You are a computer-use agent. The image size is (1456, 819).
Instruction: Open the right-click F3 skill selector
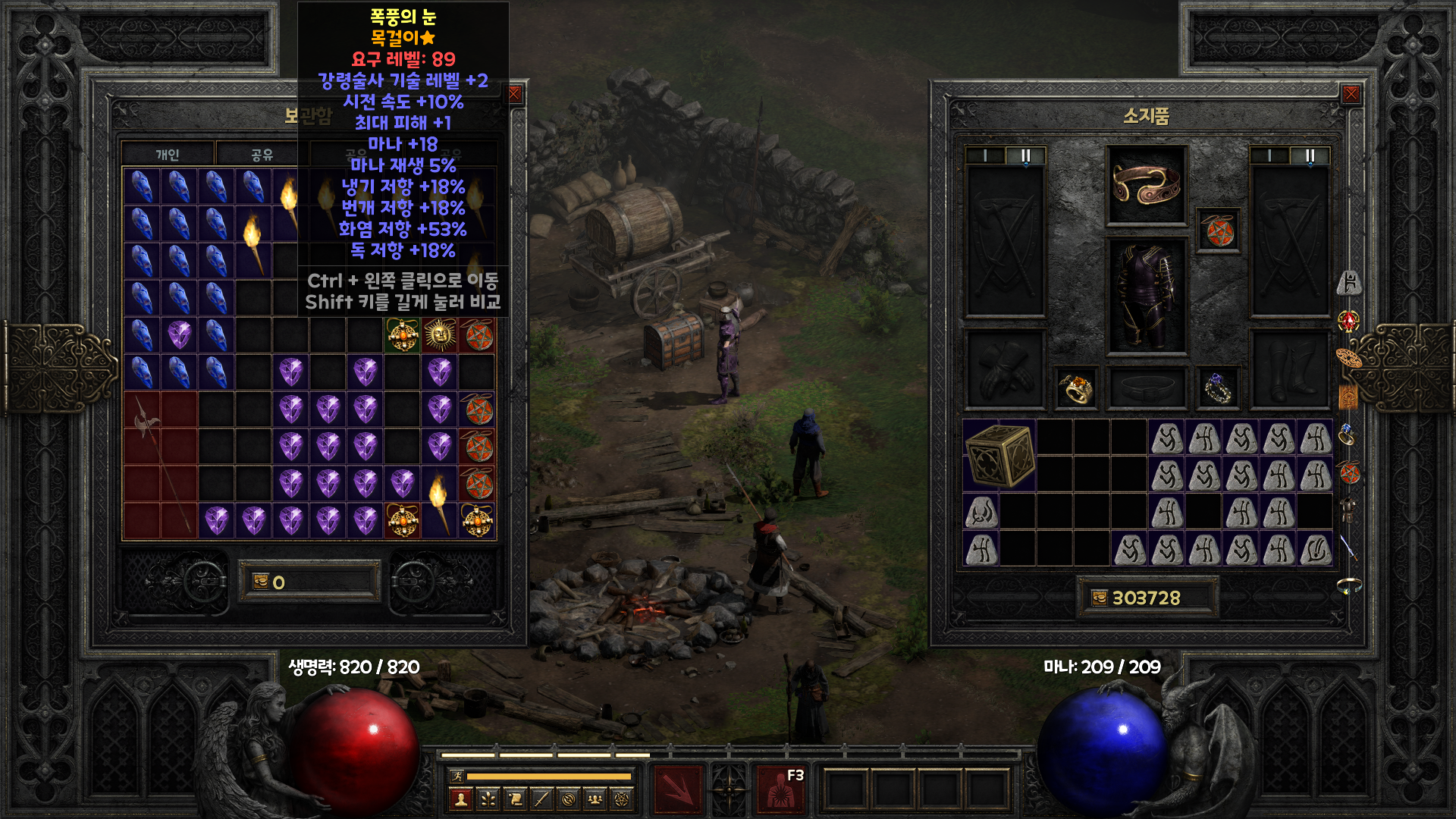click(x=781, y=790)
